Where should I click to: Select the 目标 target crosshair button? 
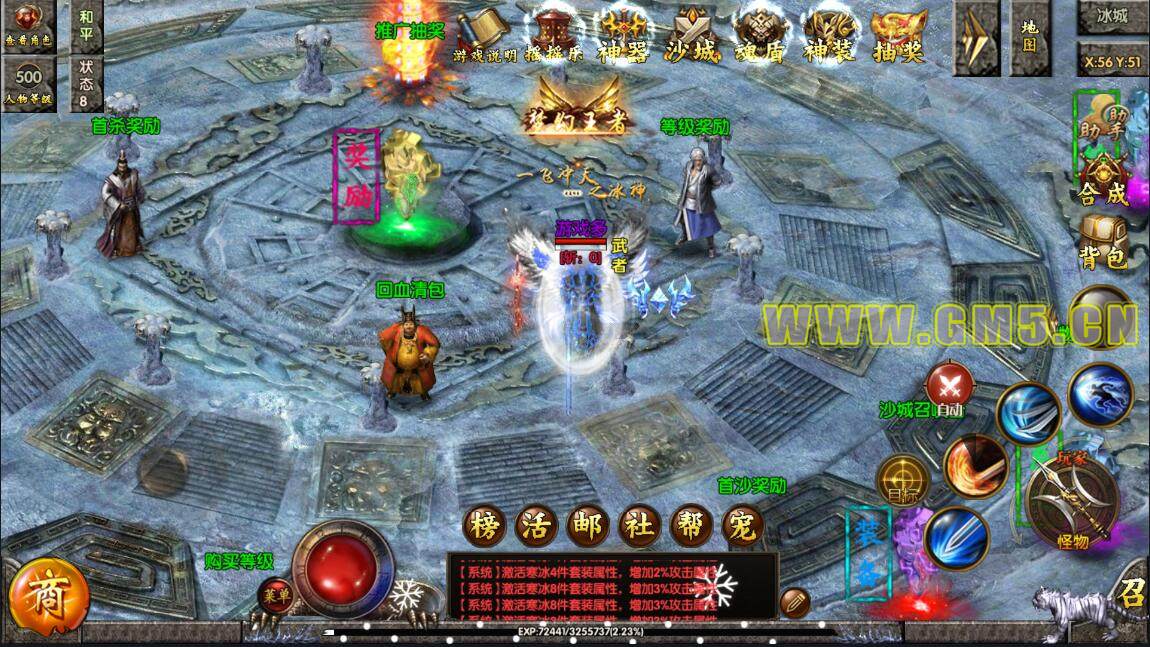pos(903,481)
